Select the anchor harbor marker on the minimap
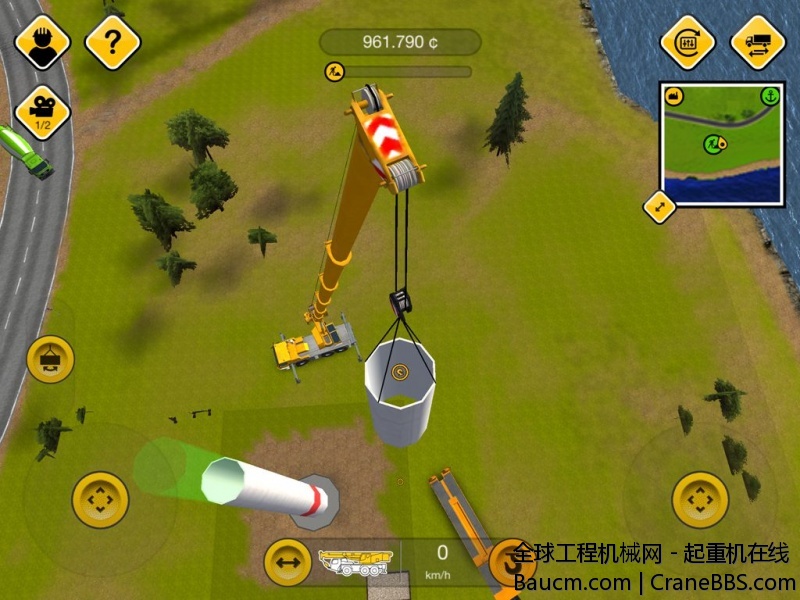This screenshot has width=800, height=600. [769, 97]
